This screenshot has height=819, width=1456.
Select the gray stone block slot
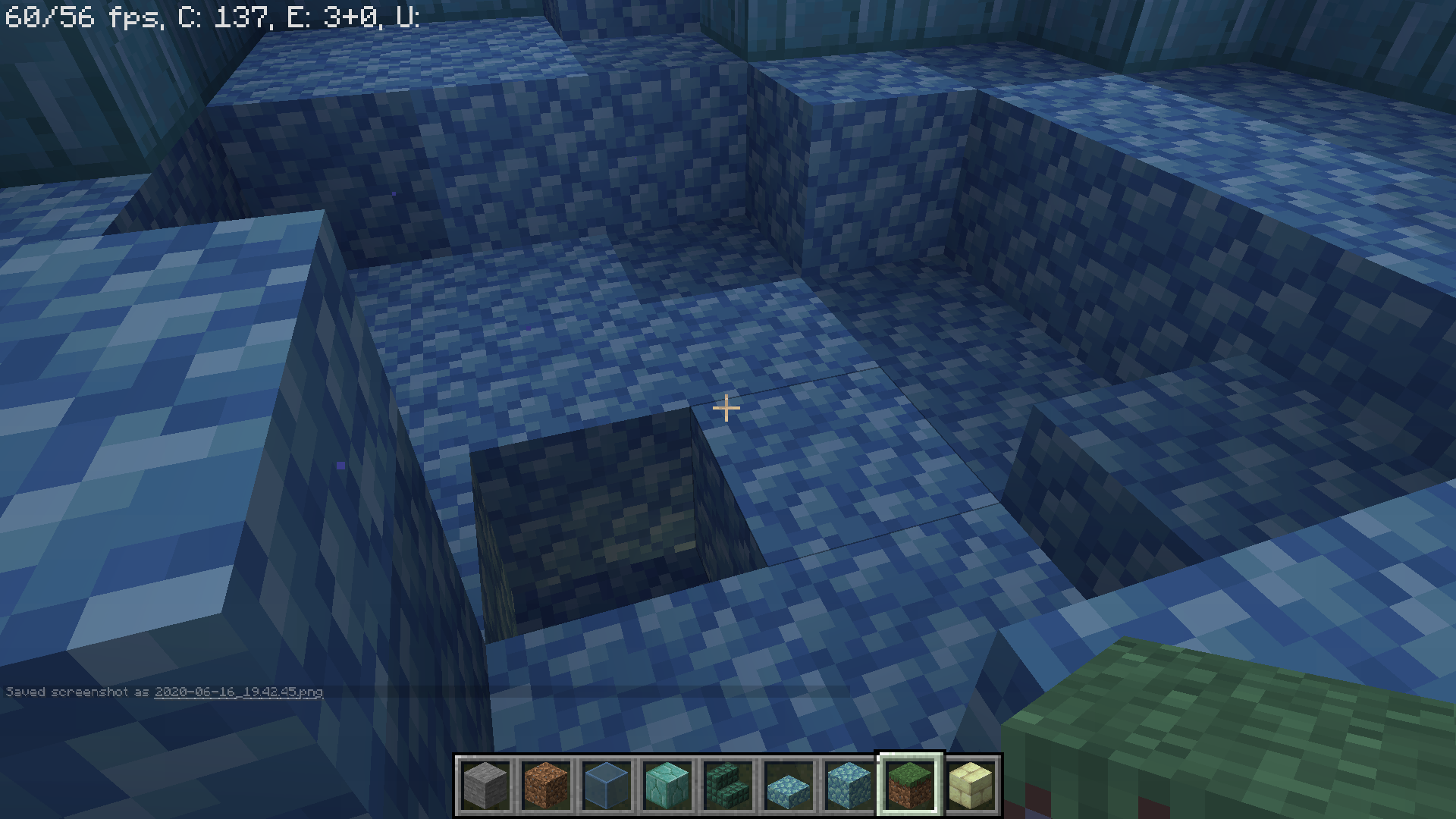[x=485, y=786]
